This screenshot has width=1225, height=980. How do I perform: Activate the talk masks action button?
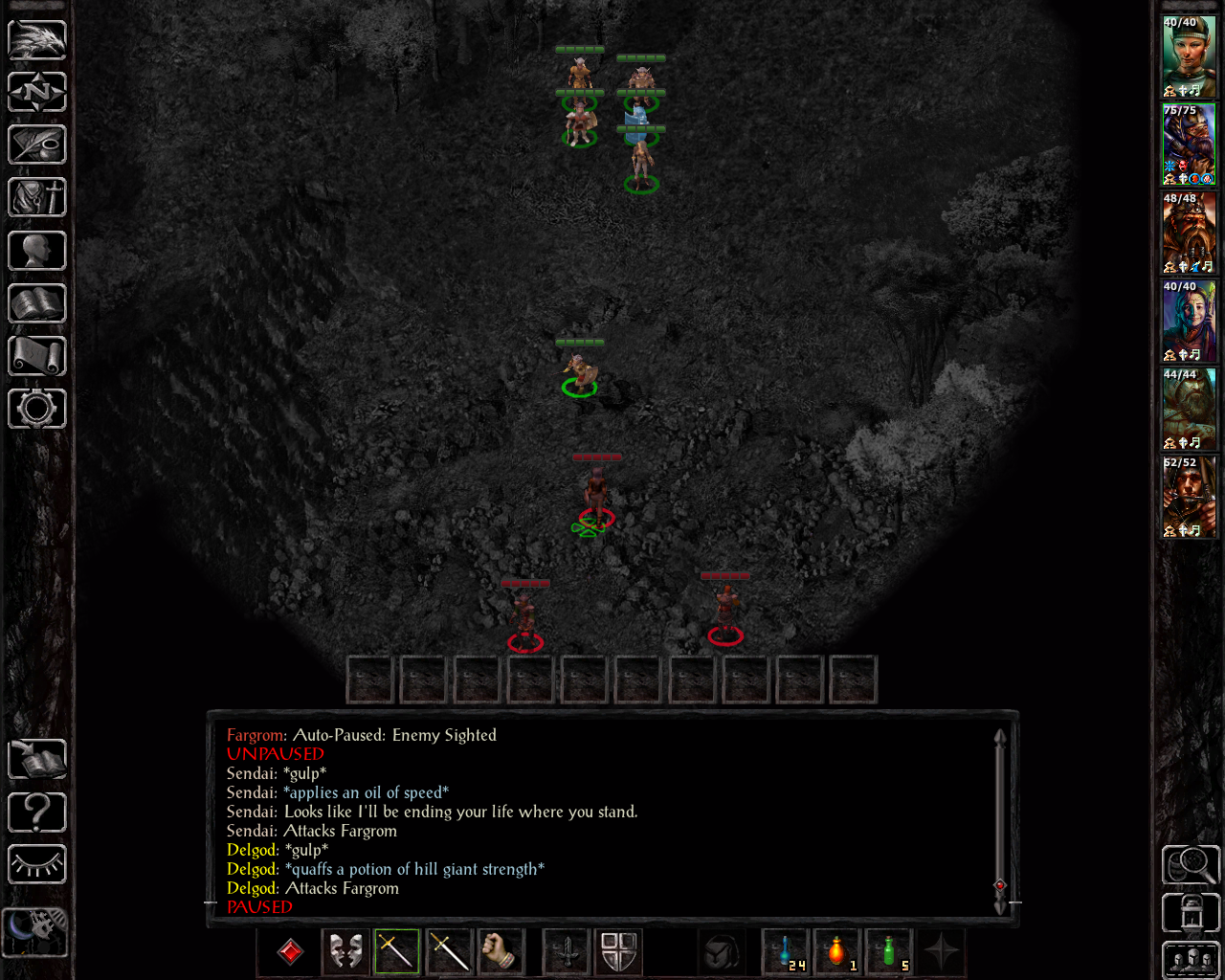pyautogui.click(x=345, y=952)
